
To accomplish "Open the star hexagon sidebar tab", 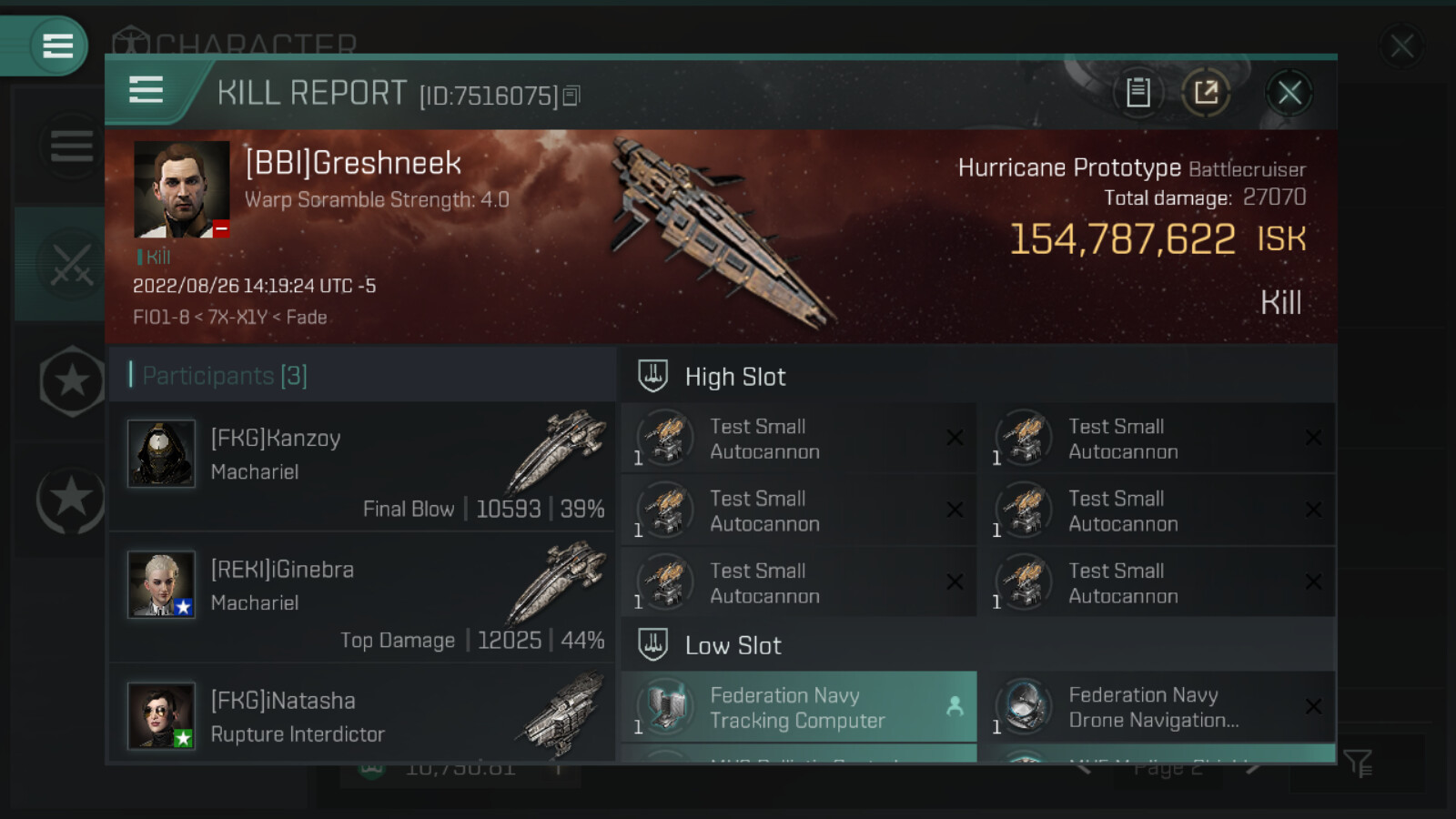I will coord(72,381).
